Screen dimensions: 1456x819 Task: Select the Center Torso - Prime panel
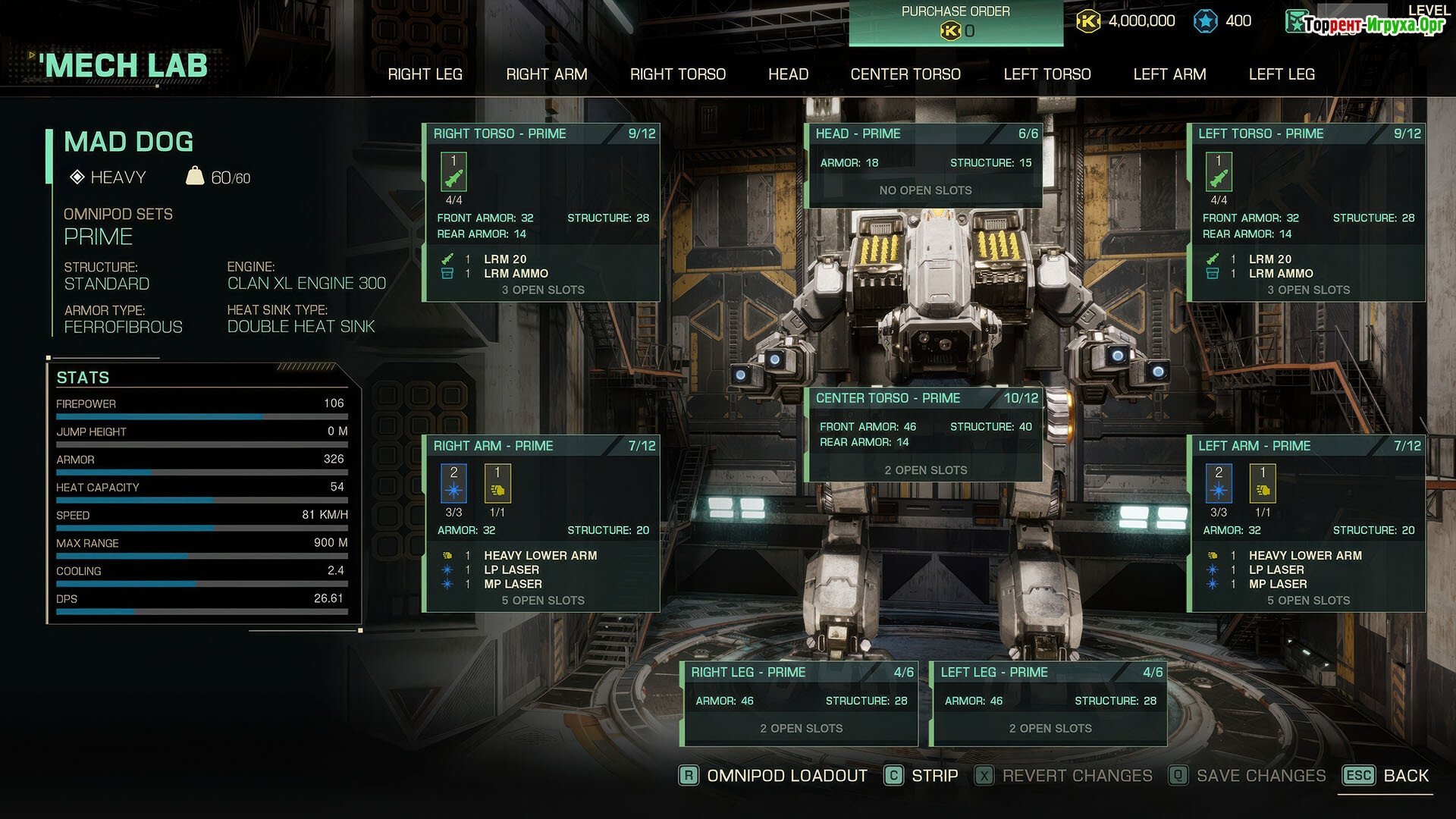tap(924, 399)
